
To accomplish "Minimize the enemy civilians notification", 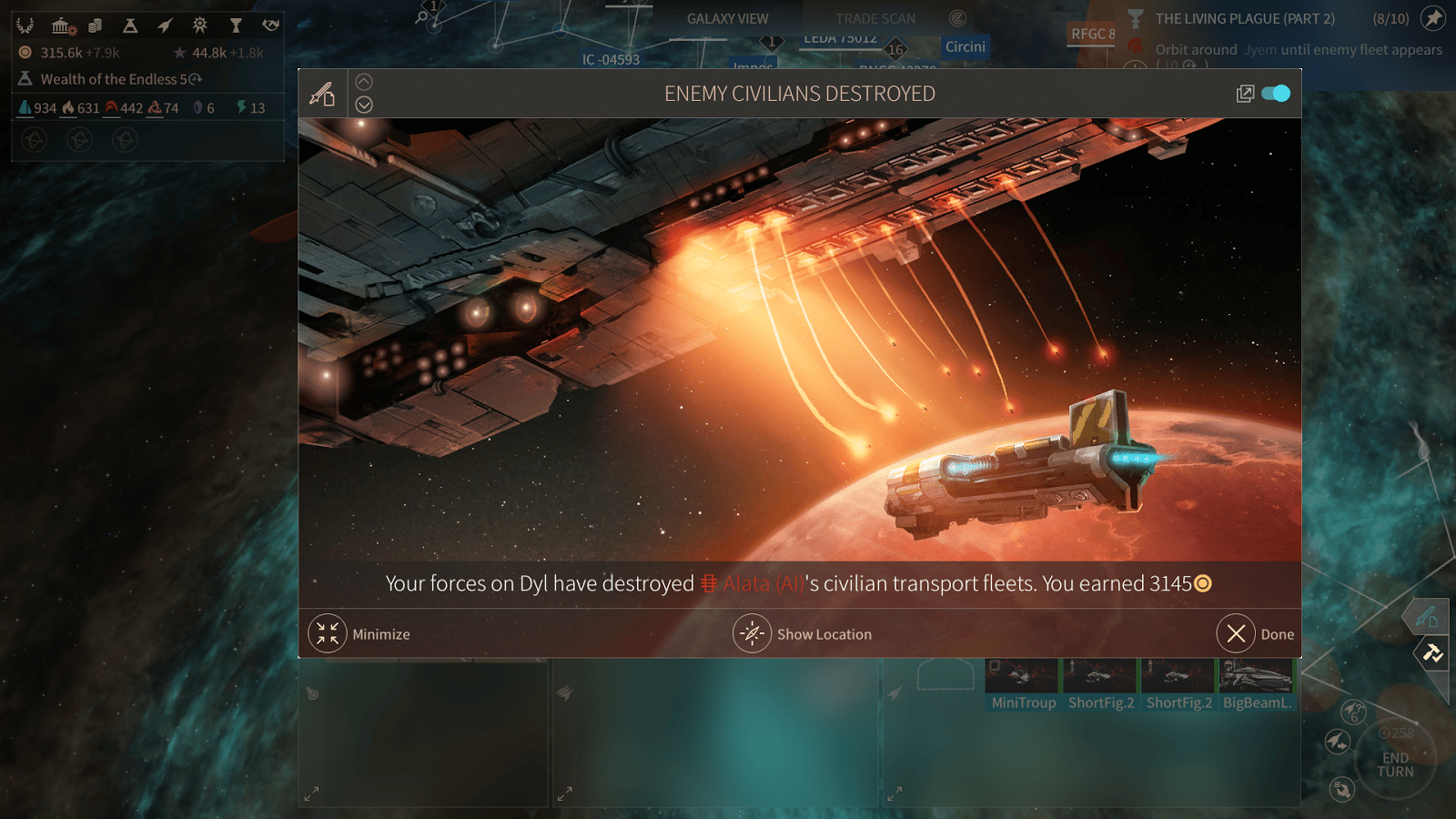I will 328,633.
